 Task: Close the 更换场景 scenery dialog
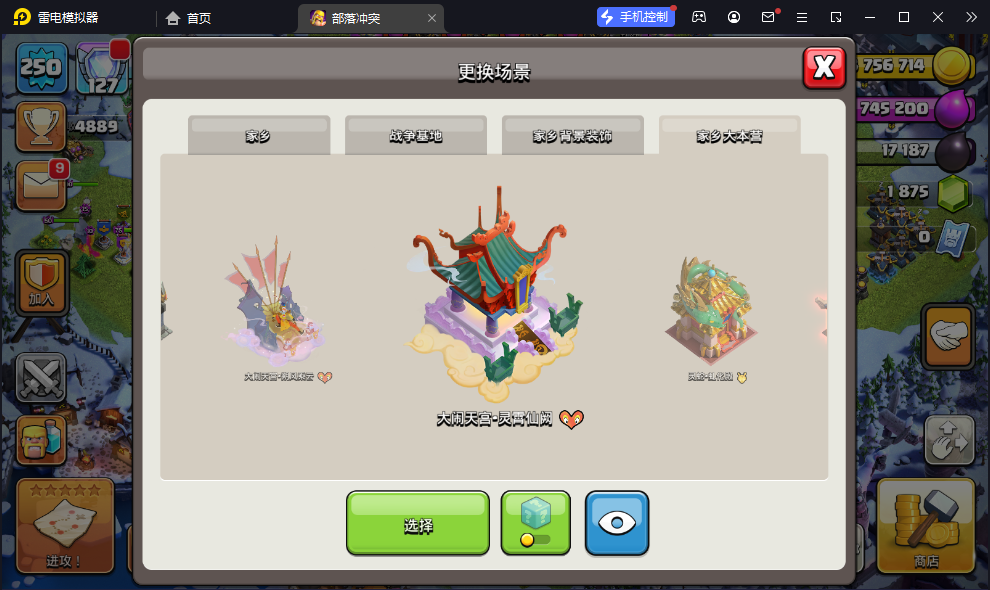[x=824, y=67]
